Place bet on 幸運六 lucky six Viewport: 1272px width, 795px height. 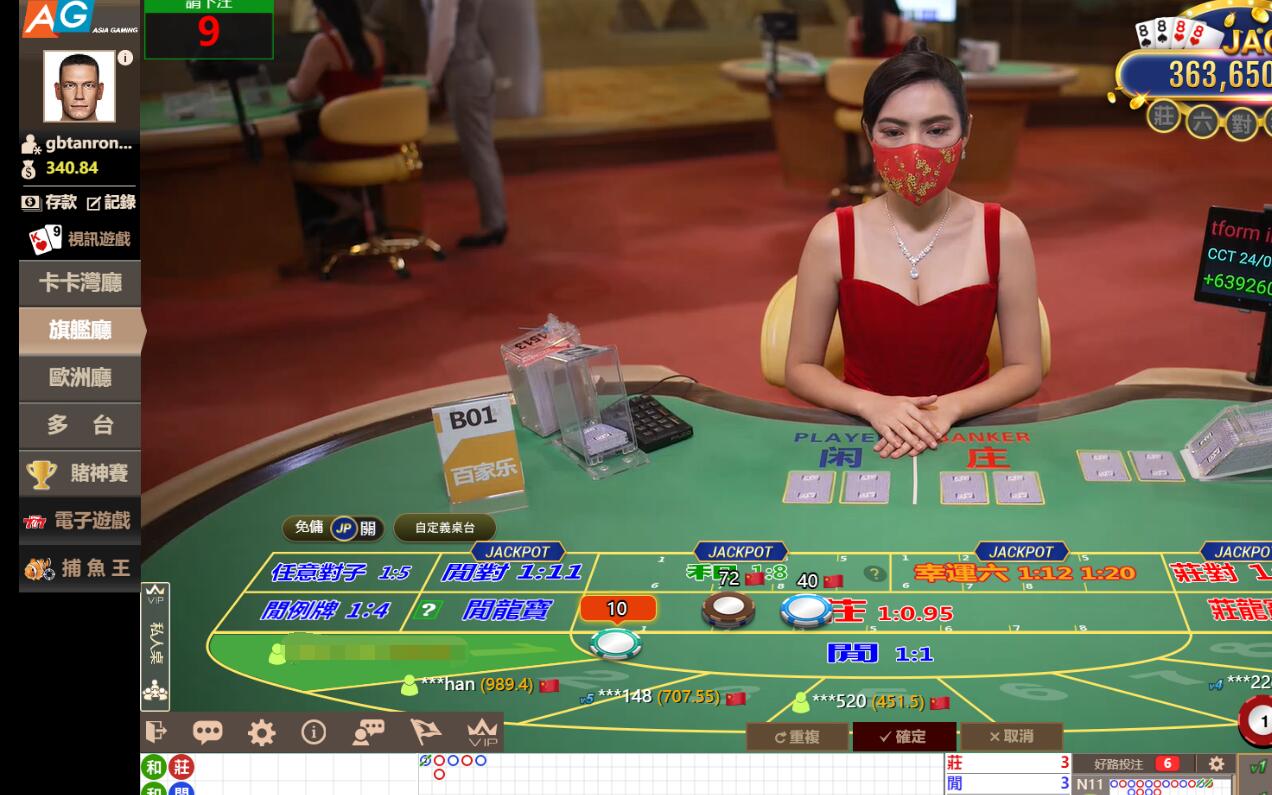(1025, 573)
